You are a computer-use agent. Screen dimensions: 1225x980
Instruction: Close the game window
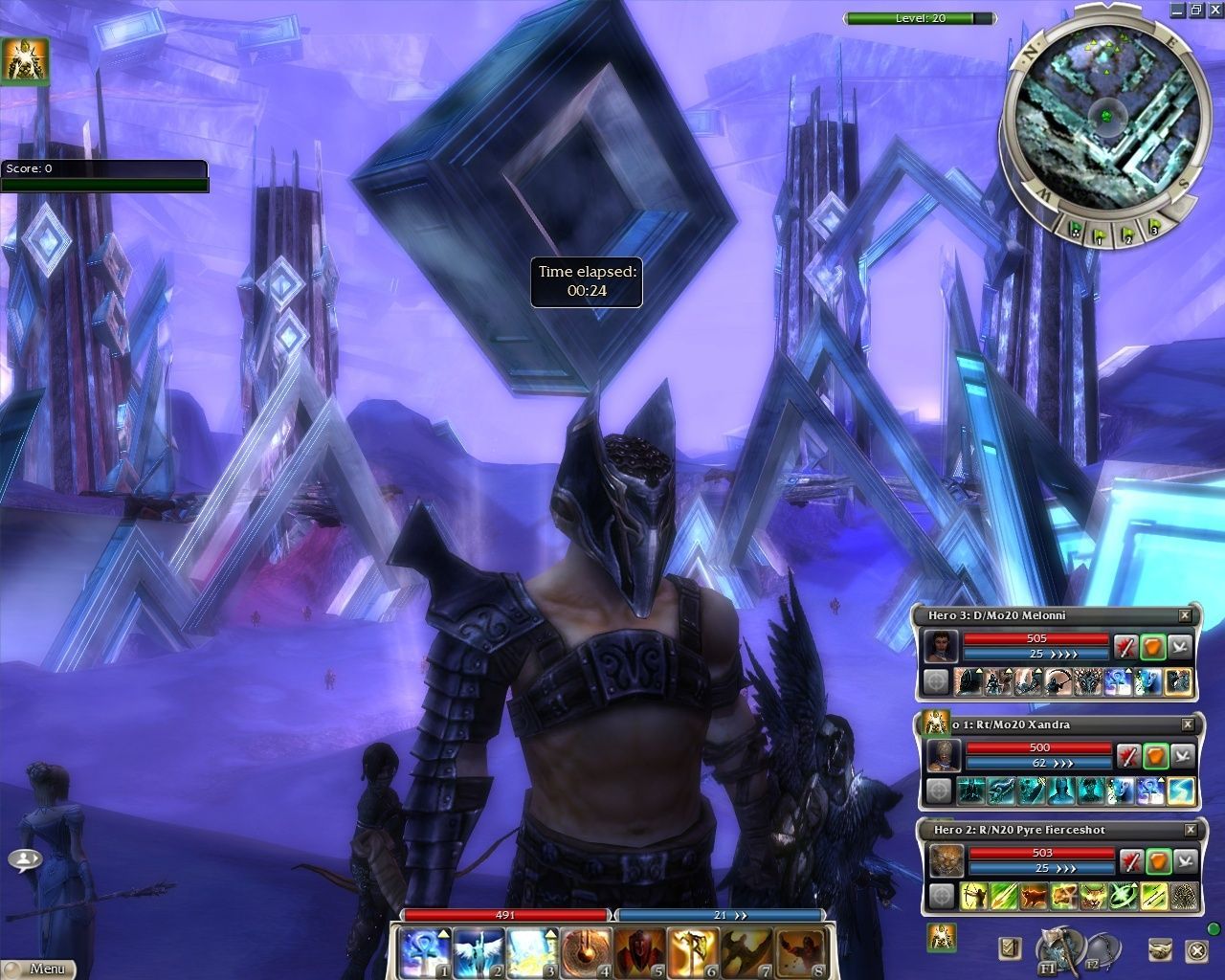pos(1215,10)
